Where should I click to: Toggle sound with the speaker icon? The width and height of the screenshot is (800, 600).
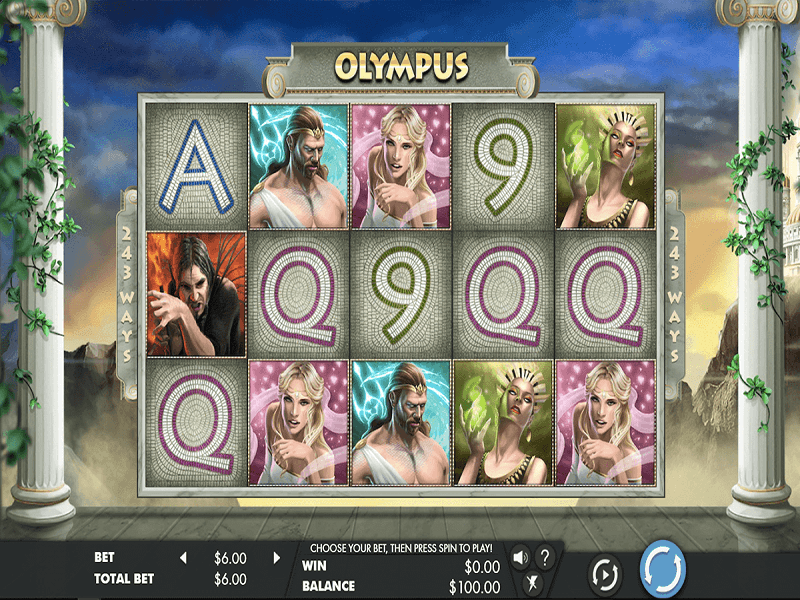click(x=521, y=557)
